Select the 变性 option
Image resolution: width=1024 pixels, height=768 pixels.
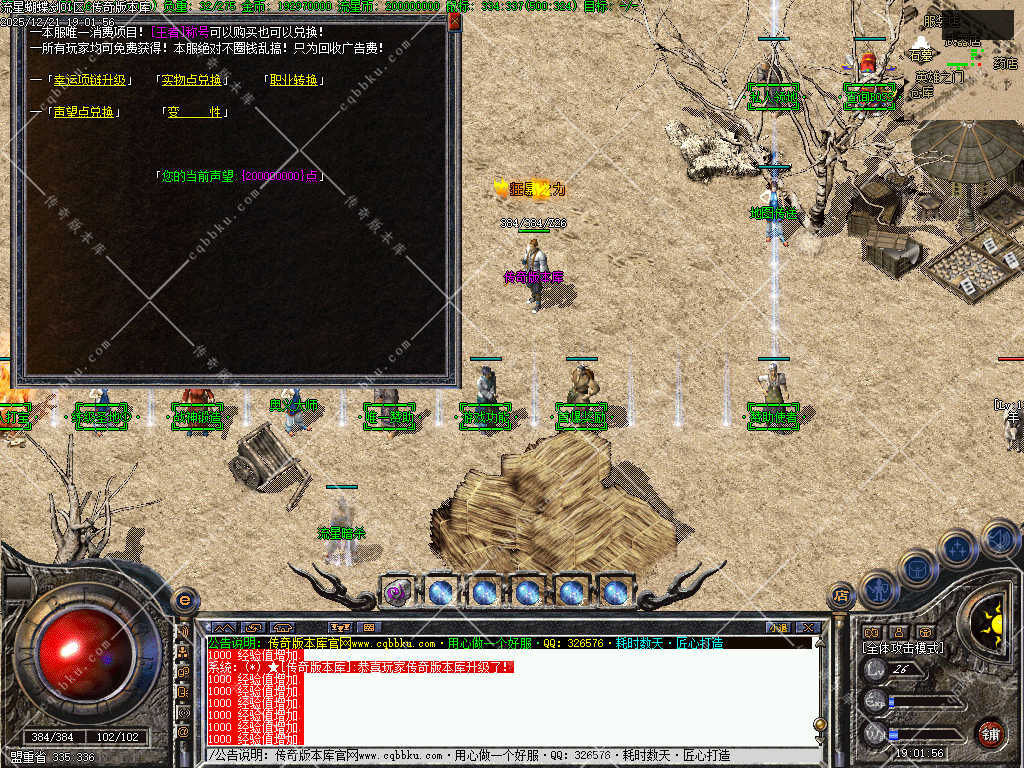click(x=194, y=112)
